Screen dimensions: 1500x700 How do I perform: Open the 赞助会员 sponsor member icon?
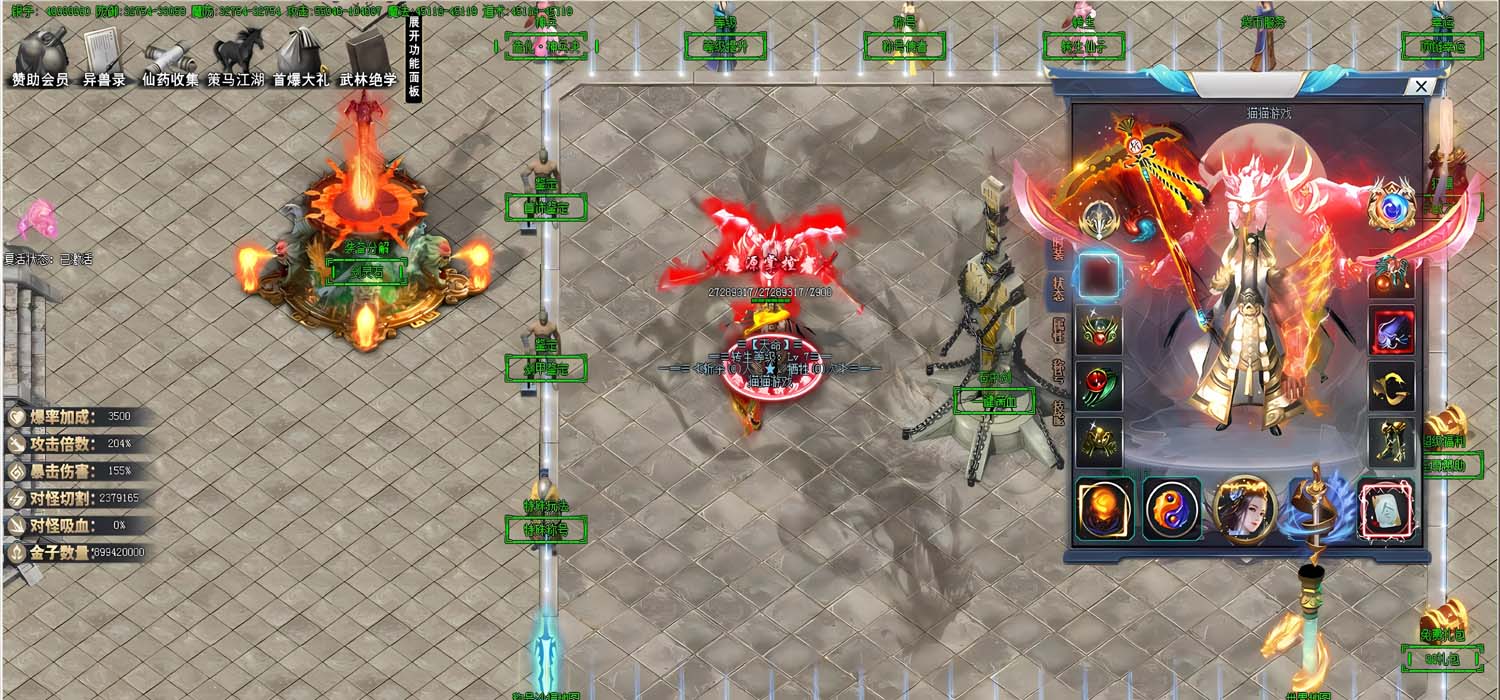(x=40, y=56)
